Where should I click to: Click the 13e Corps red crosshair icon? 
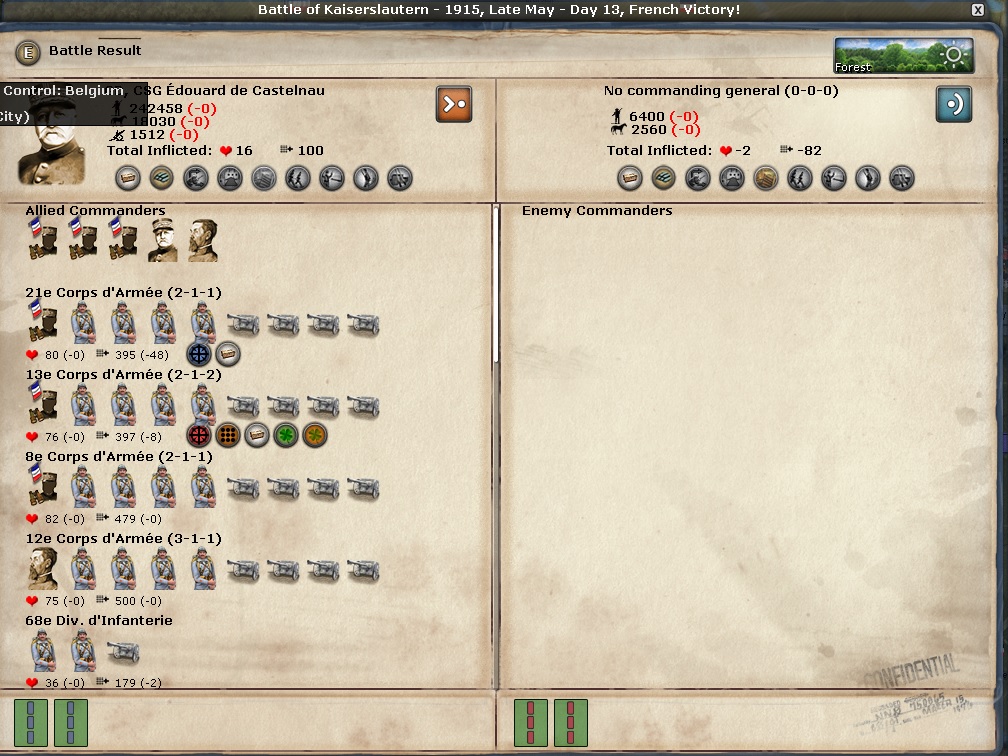(199, 436)
